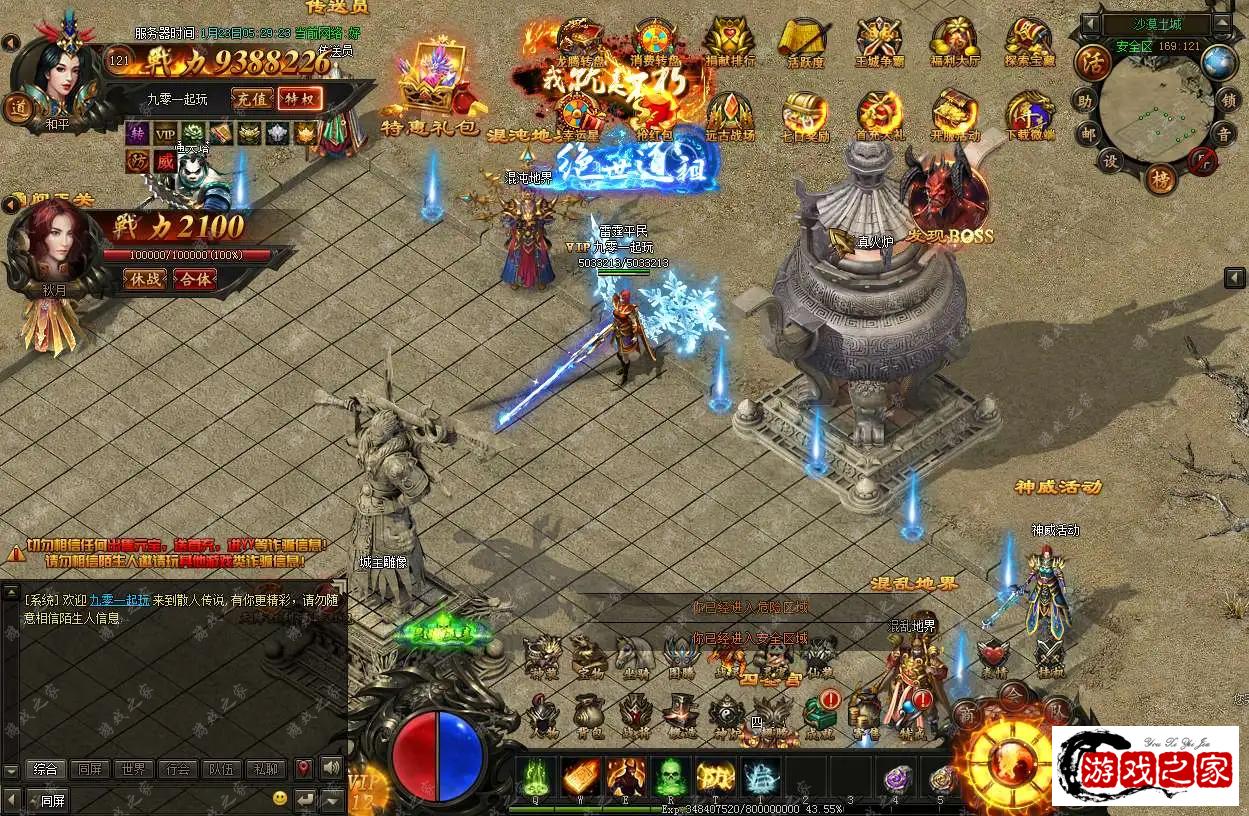
Task: Open the 榜 ranking button below minimap
Action: click(x=1159, y=180)
